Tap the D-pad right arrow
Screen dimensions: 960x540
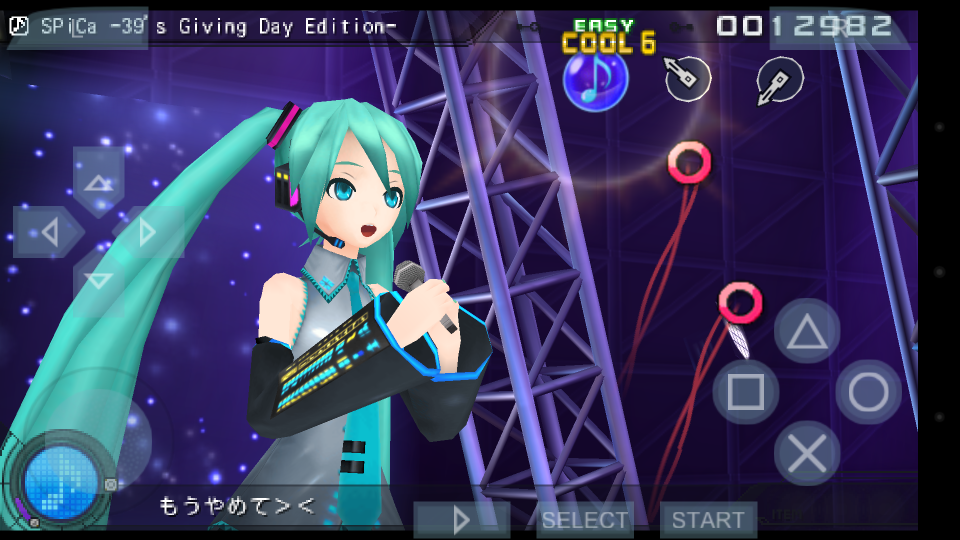click(x=148, y=233)
